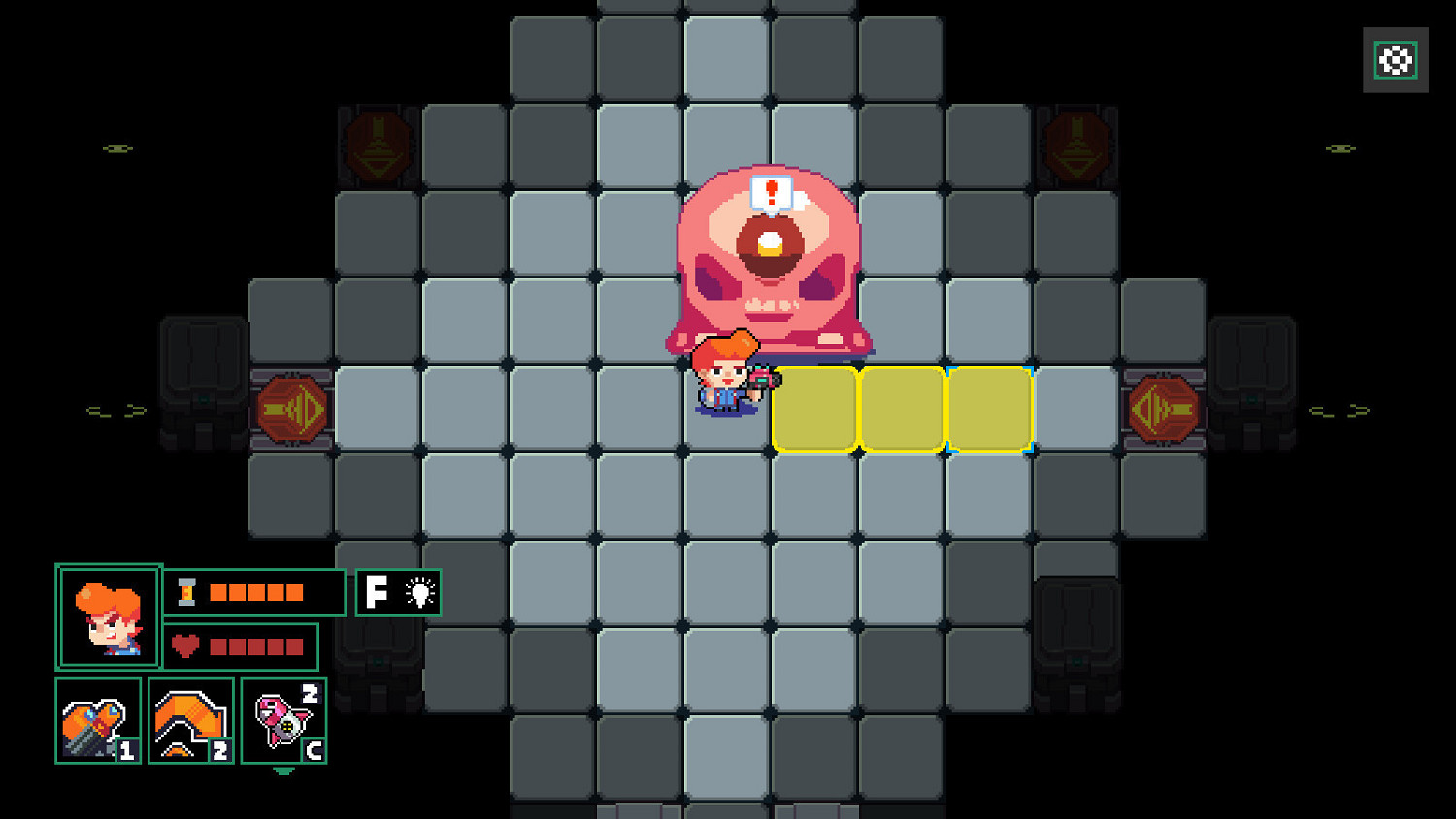The height and width of the screenshot is (819, 1456).
Task: Open the character portrait panel
Action: click(x=109, y=615)
